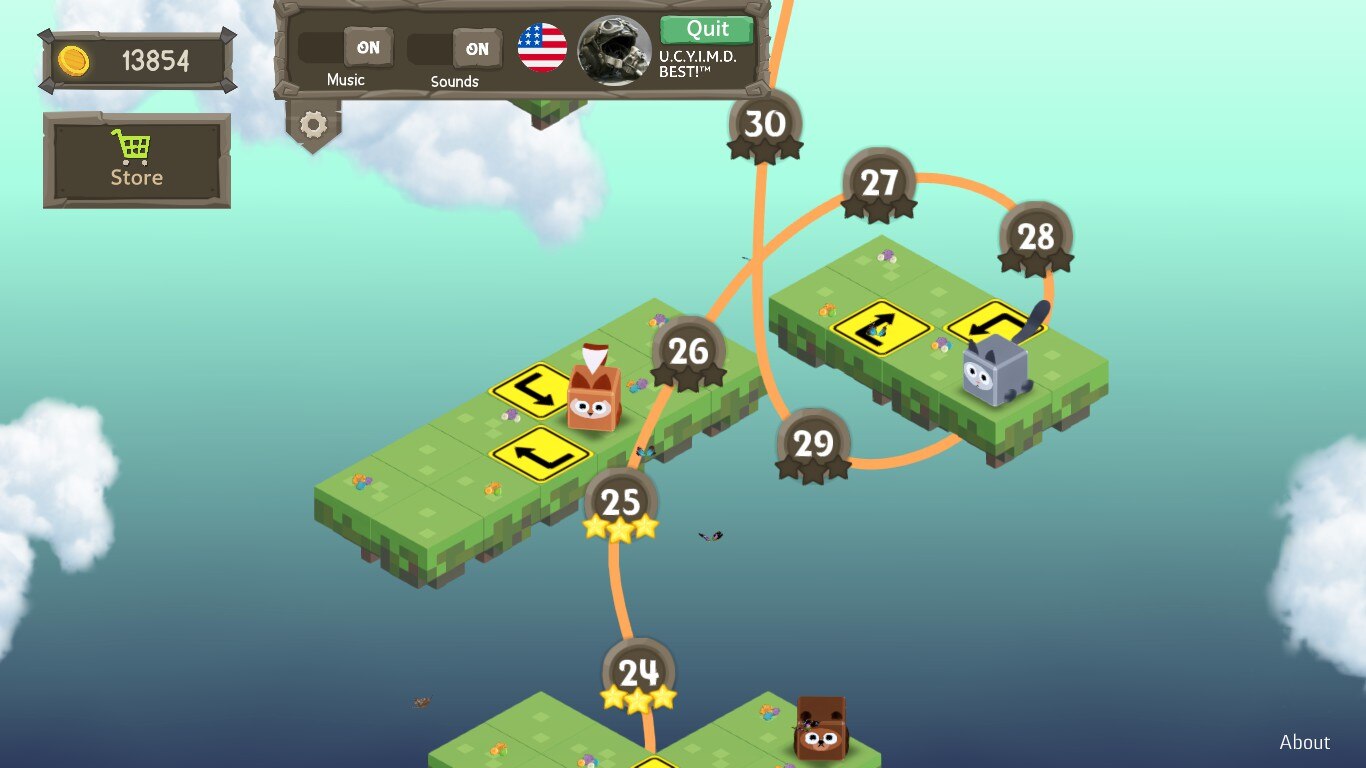
Task: Select level 25 on the map
Action: pyautogui.click(x=620, y=503)
